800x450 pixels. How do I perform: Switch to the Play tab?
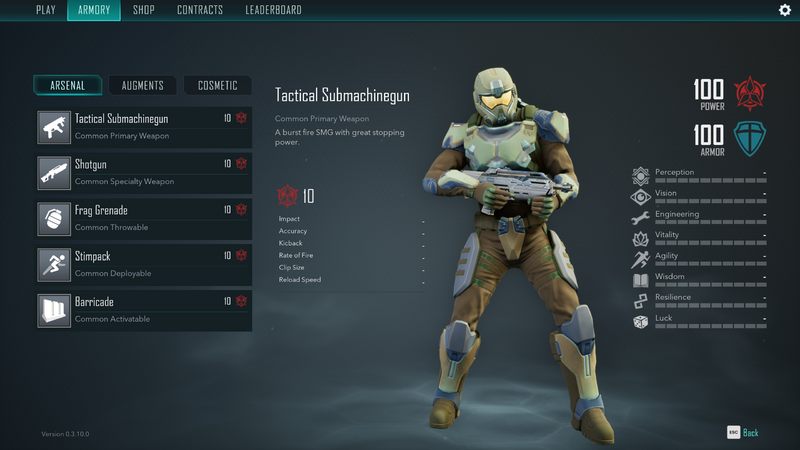[46, 11]
